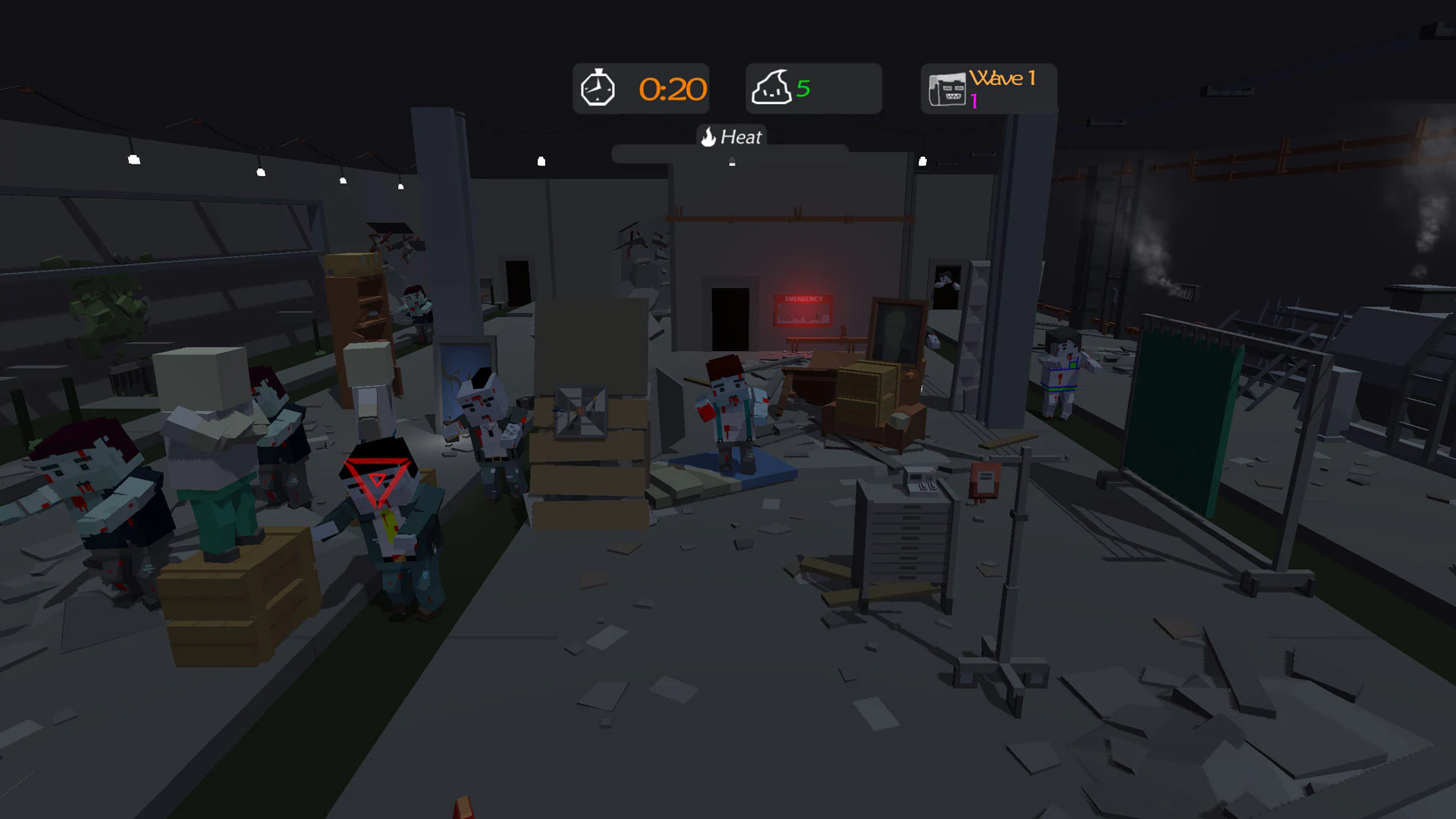1456x819 pixels.
Task: Click the pink wave progress number
Action: (973, 99)
